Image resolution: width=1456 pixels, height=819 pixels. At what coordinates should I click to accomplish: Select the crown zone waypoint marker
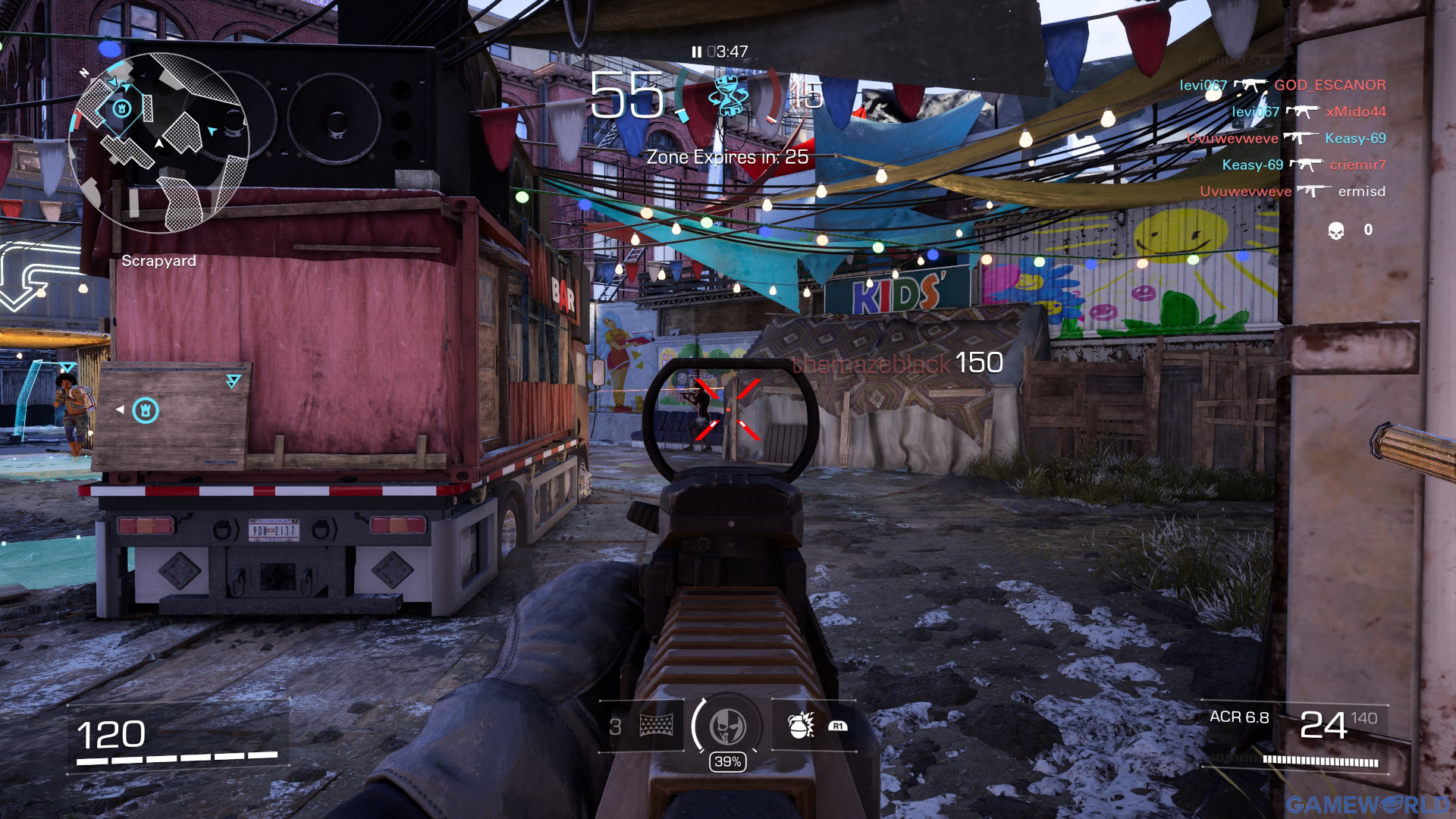[146, 410]
